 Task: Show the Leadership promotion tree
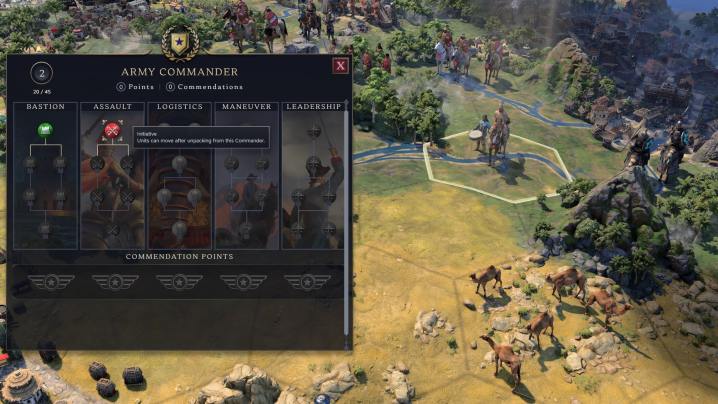click(313, 106)
